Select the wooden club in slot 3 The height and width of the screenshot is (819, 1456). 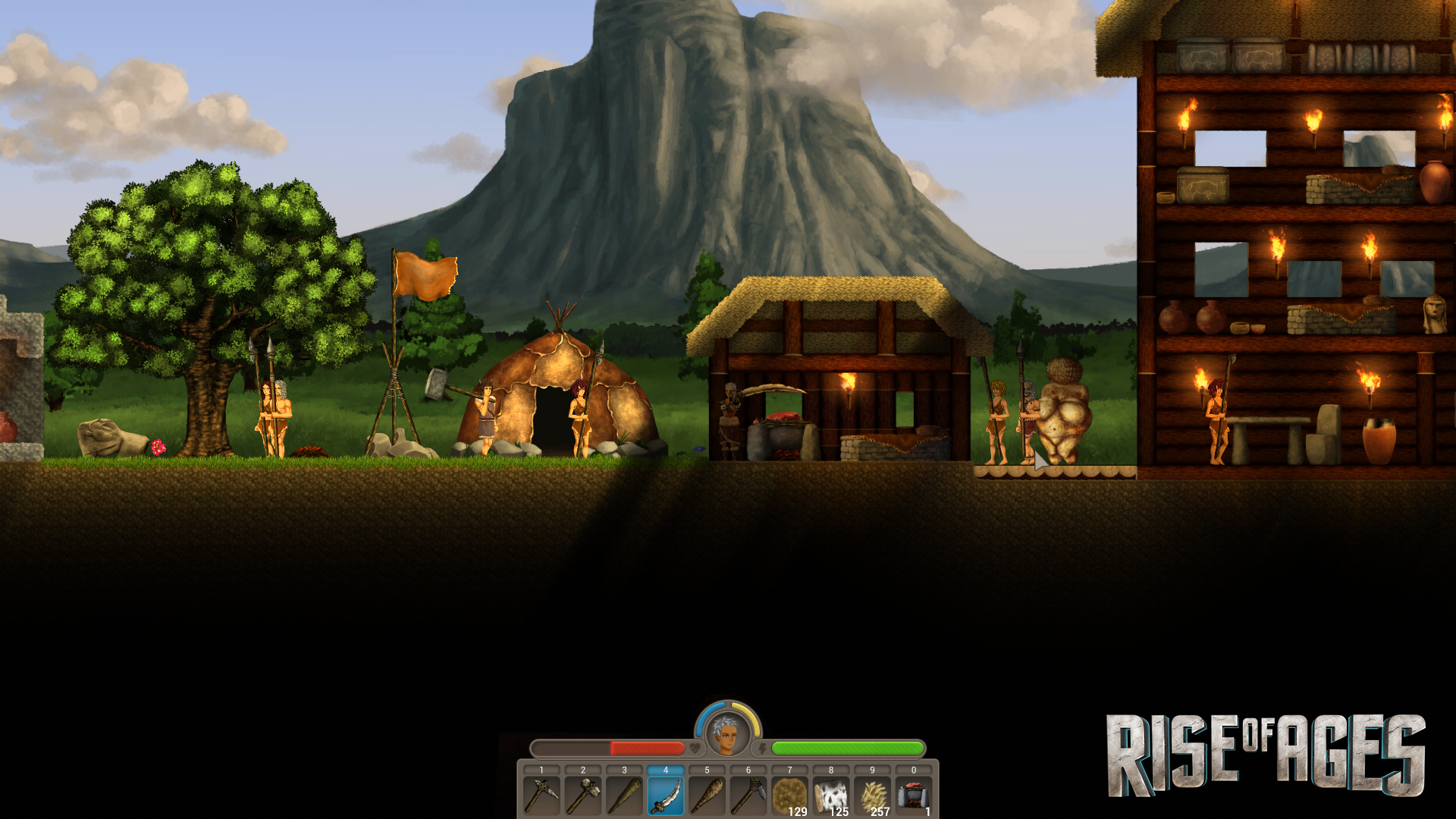pyautogui.click(x=625, y=796)
